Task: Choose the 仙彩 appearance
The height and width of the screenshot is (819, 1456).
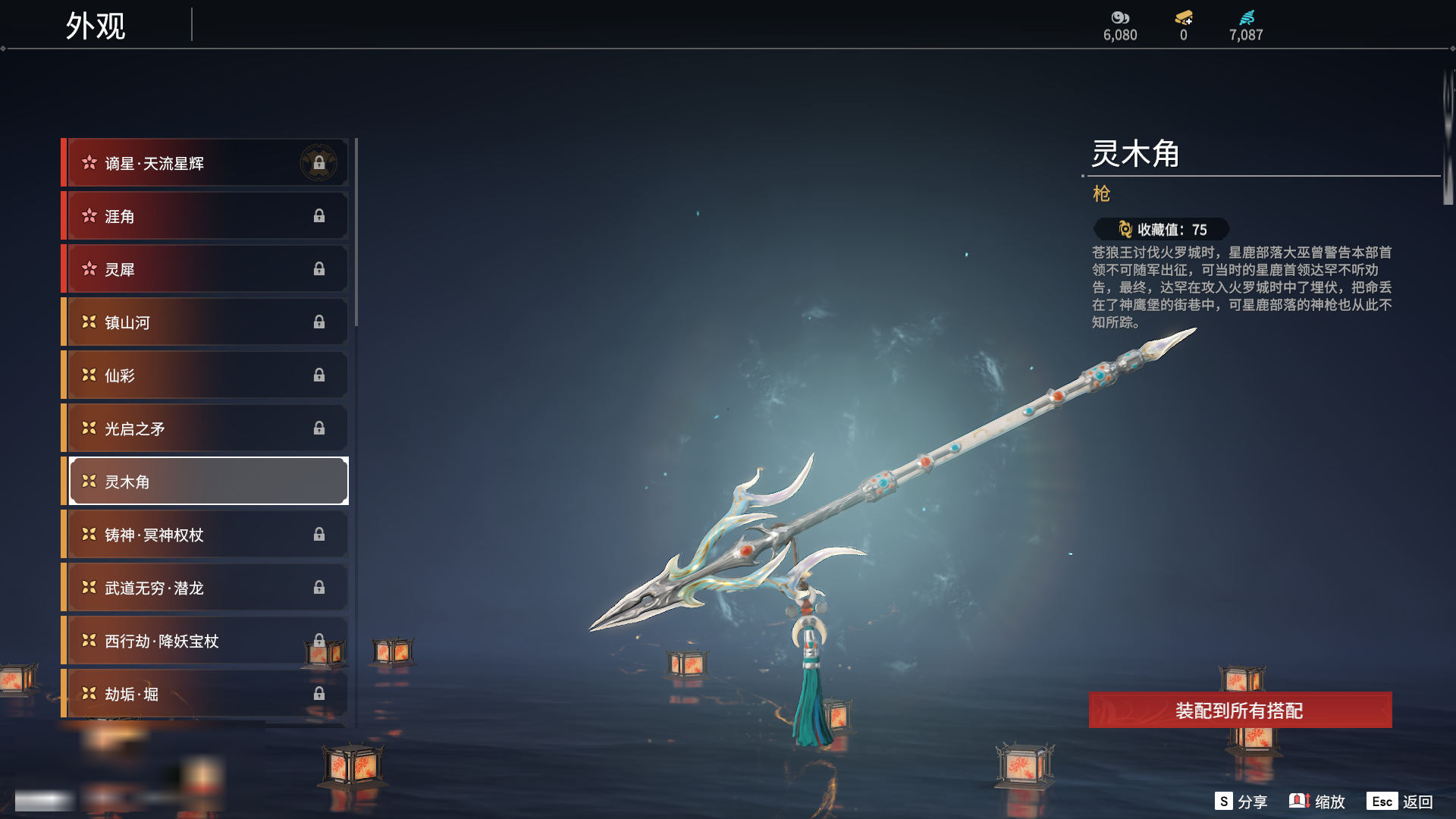Action: 205,375
